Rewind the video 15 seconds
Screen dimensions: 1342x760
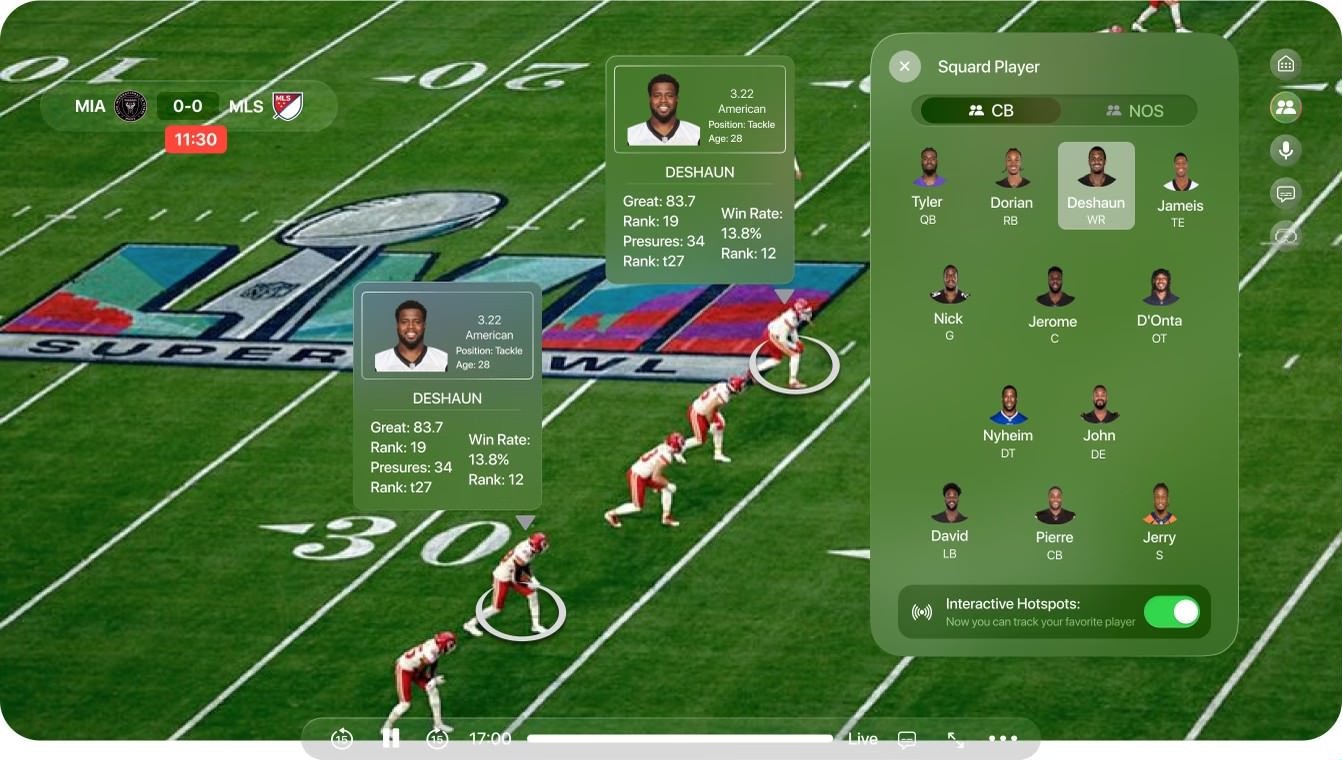coord(342,739)
